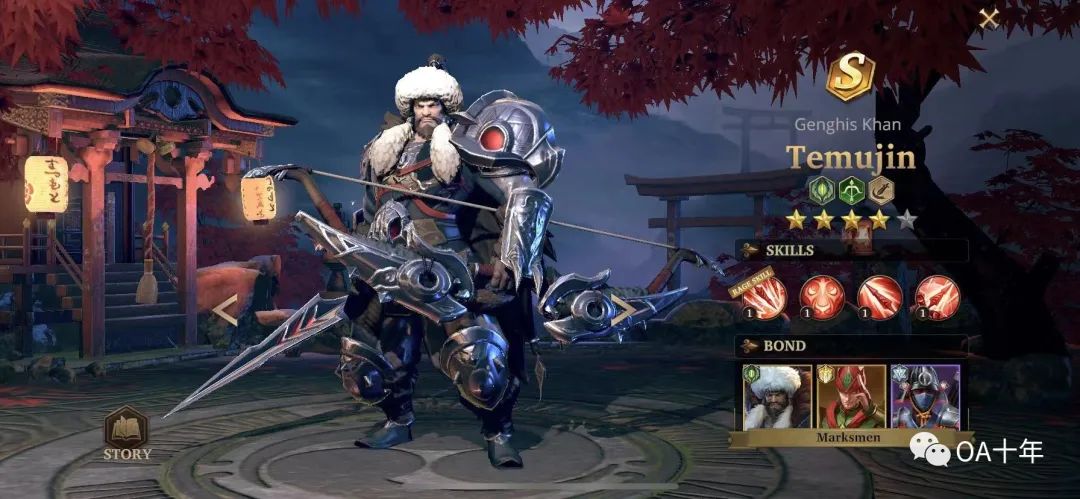Select the red-hooded hero bond portrait
Image resolution: width=1080 pixels, height=499 pixels.
pyautogui.click(x=851, y=396)
